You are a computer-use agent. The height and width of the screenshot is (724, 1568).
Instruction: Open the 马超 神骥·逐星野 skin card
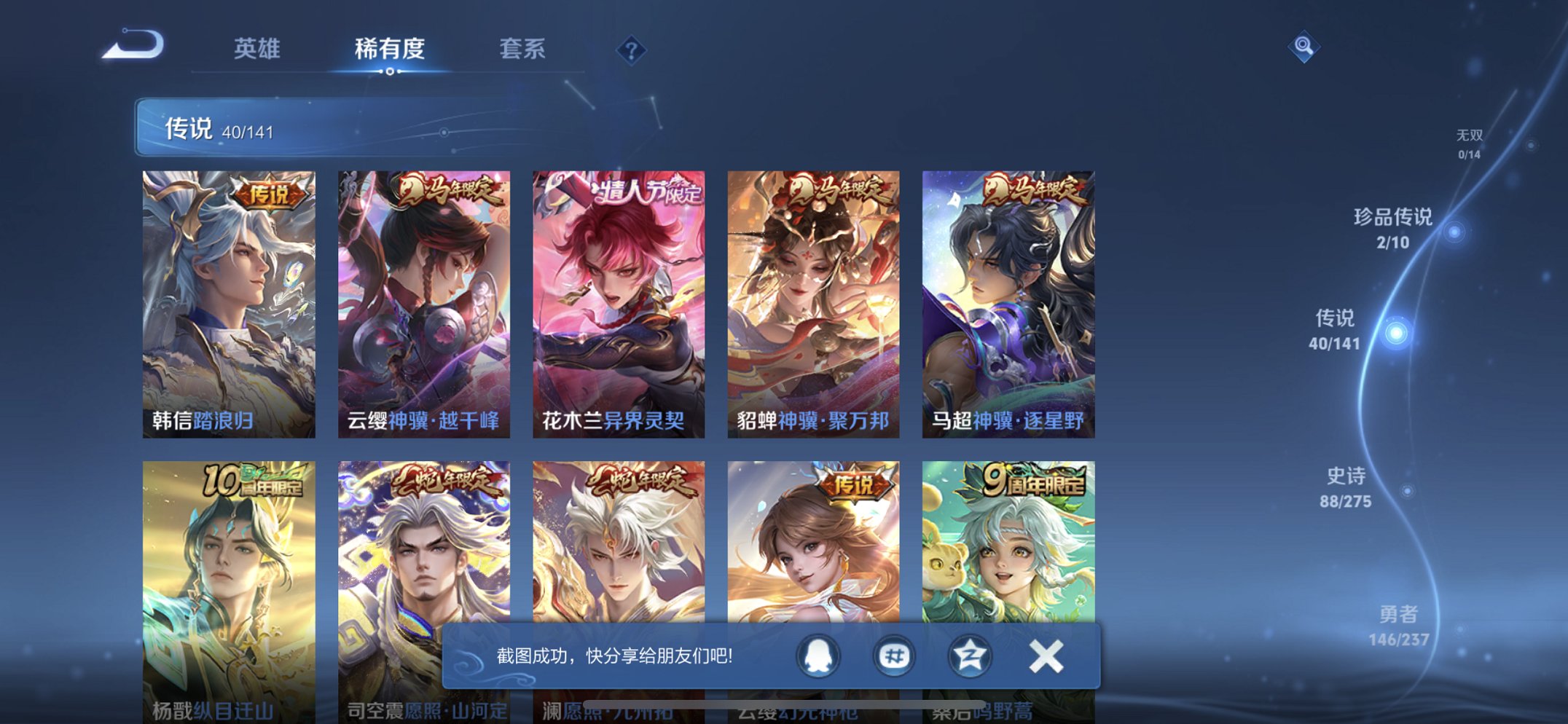[x=1004, y=302]
